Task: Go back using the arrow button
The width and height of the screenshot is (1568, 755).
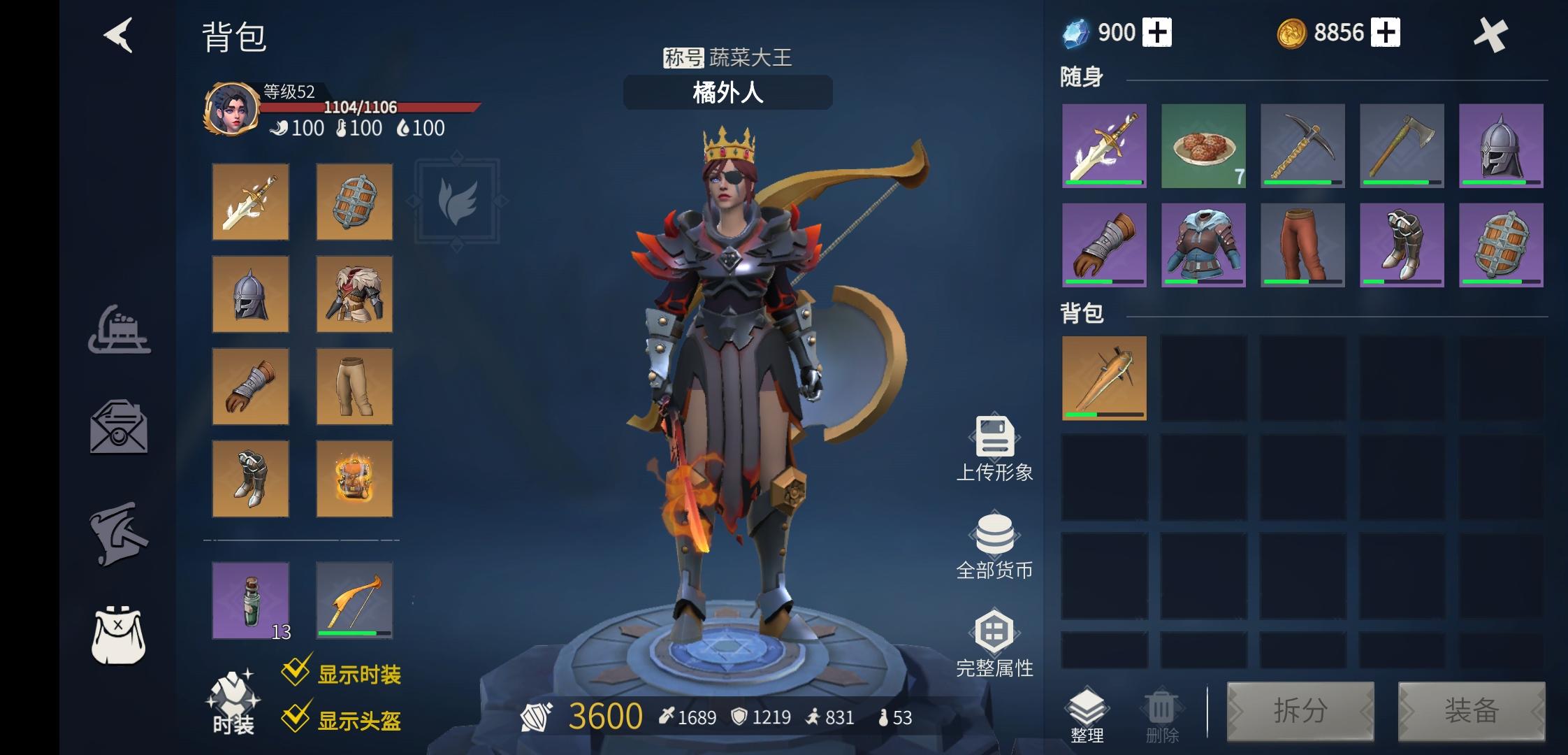Action: 119,35
